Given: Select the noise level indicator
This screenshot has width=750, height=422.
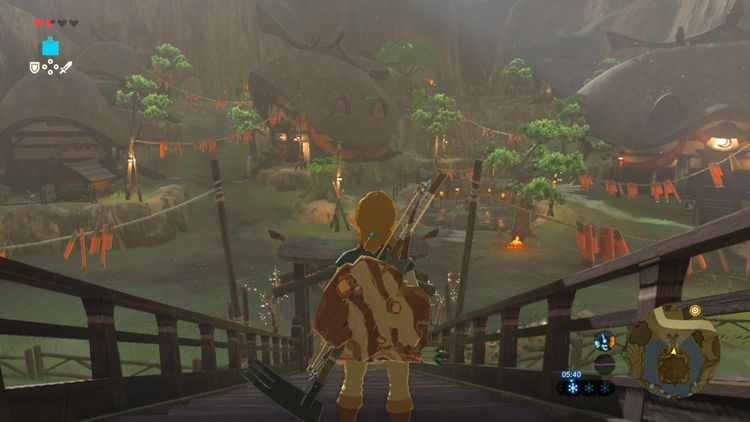Looking at the screenshot, I should pyautogui.click(x=604, y=364).
